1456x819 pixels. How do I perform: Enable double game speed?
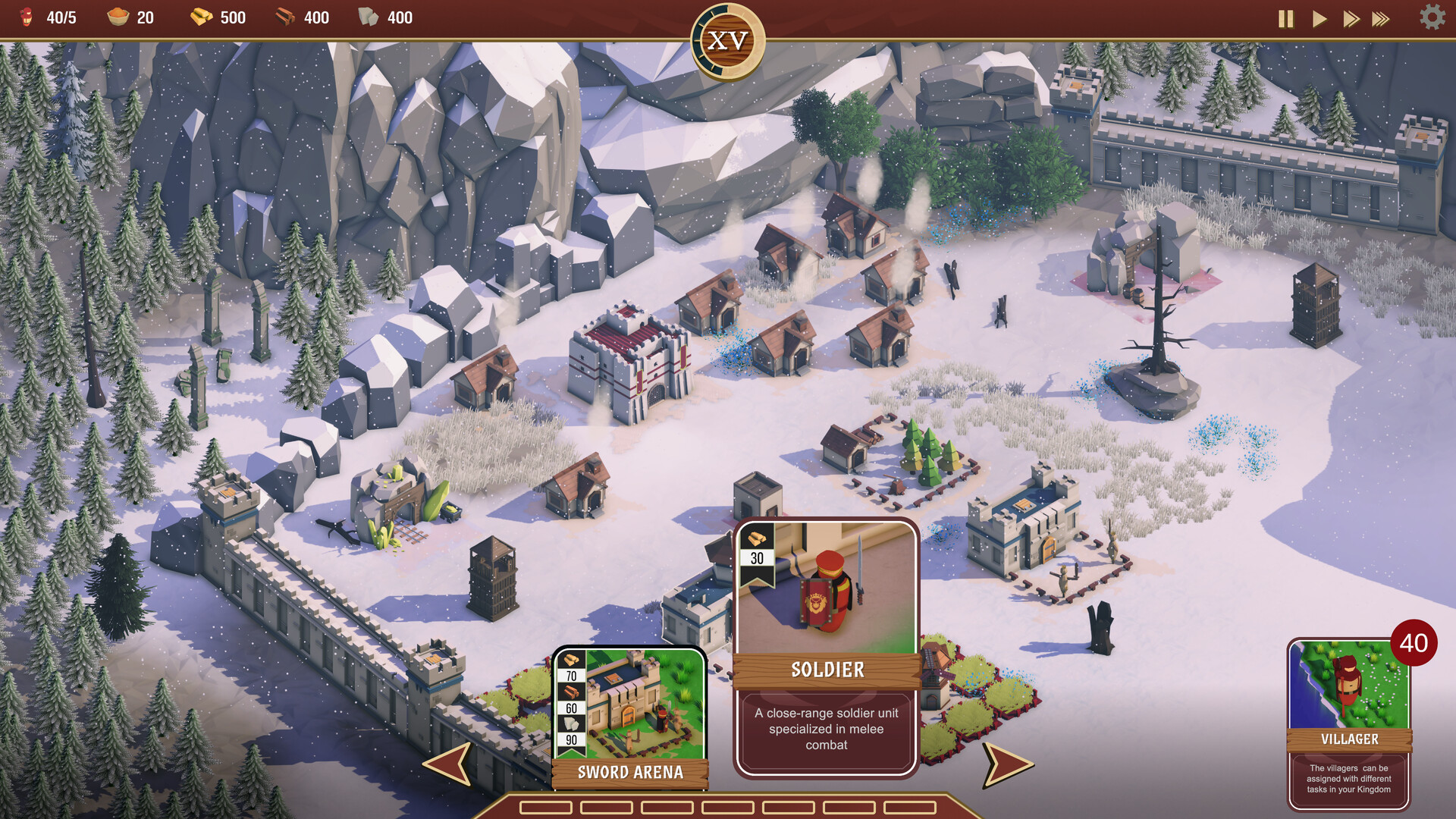1352,19
